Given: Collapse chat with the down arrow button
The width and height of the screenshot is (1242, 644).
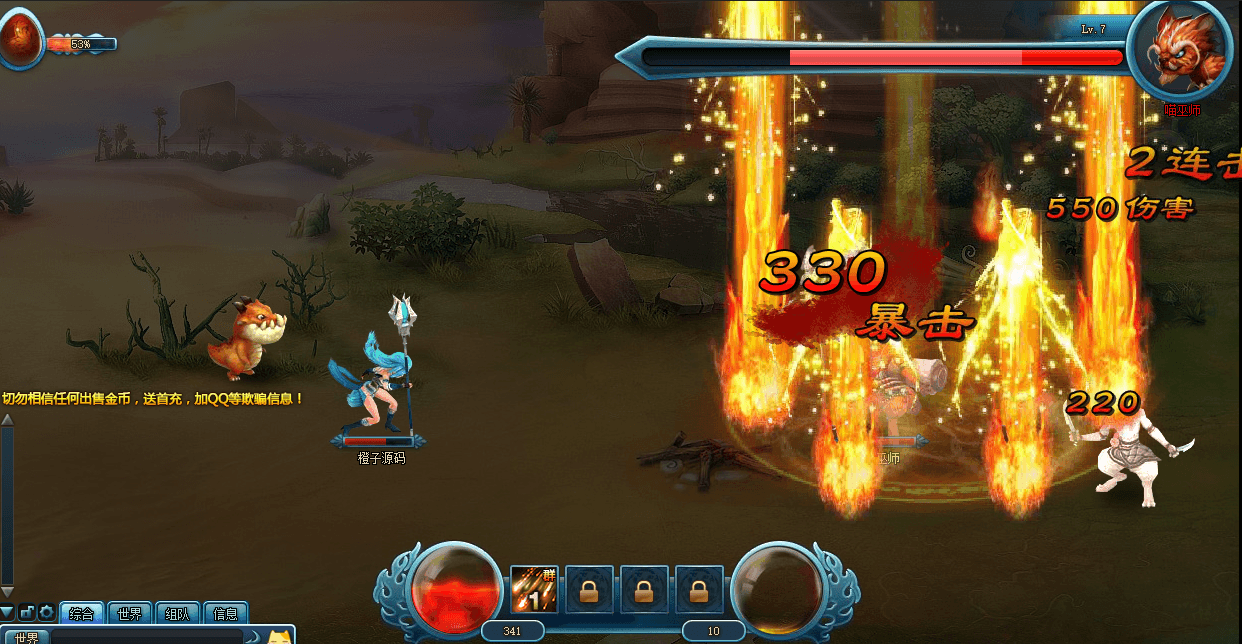Looking at the screenshot, I should [x=8, y=612].
